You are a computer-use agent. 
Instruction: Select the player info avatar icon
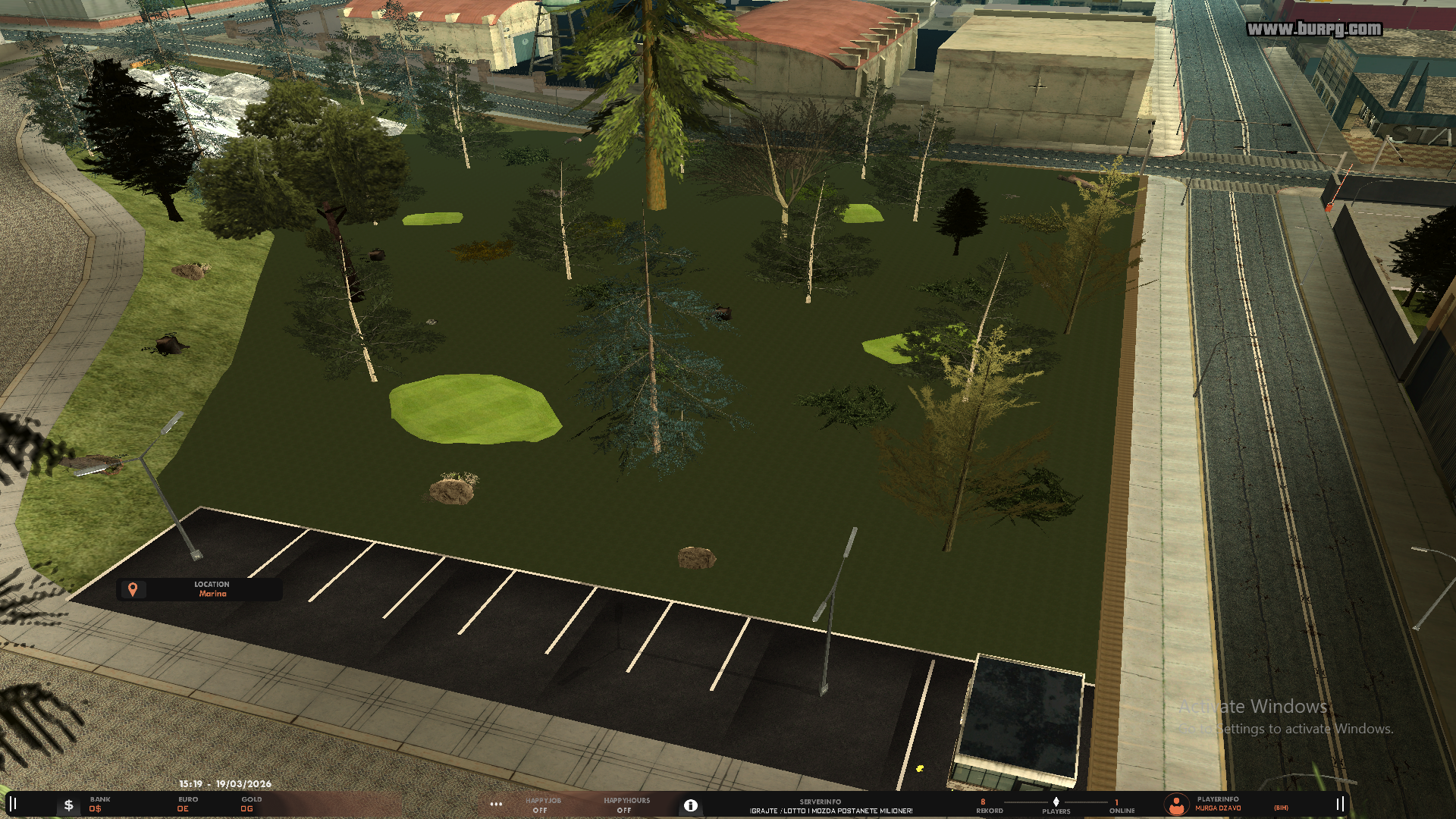(x=1176, y=805)
